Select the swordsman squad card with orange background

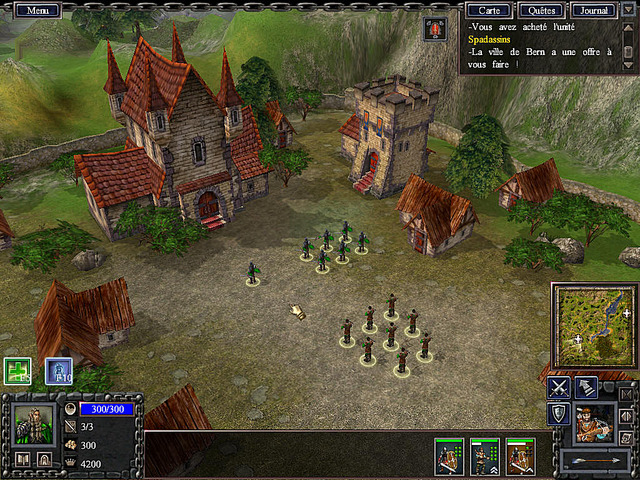[x=519, y=456]
